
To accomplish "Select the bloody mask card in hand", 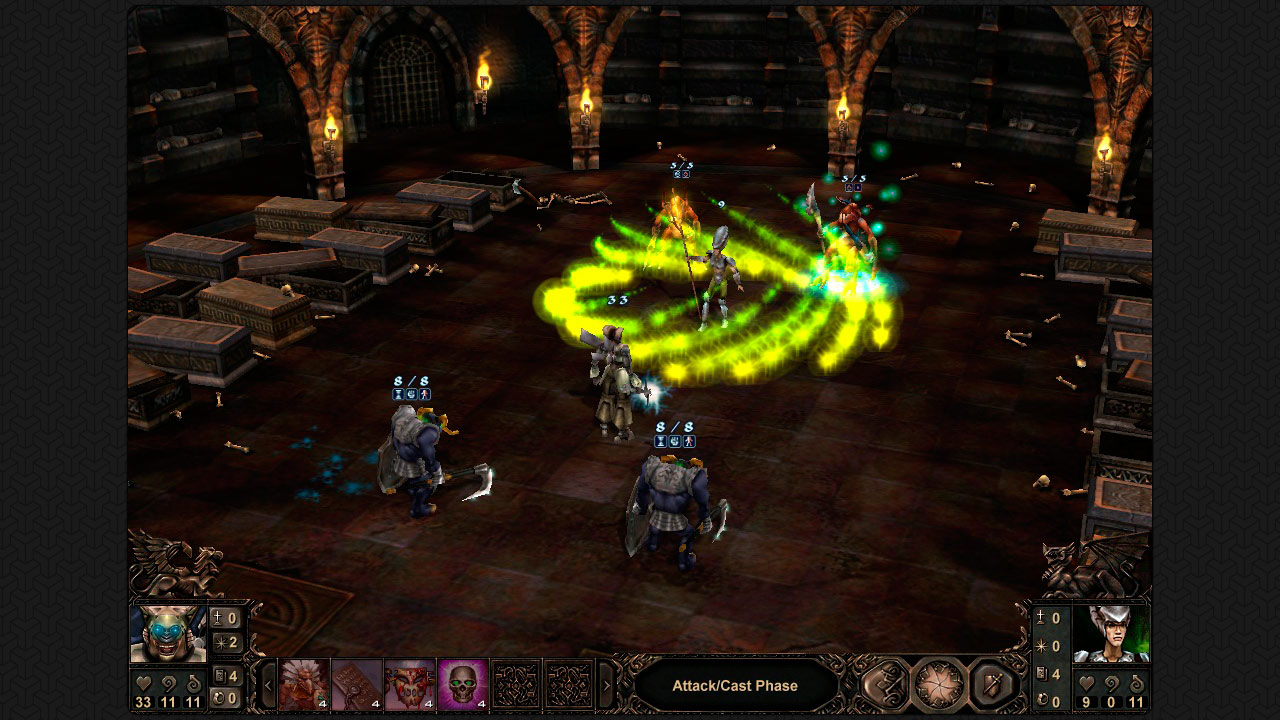I will tap(409, 684).
